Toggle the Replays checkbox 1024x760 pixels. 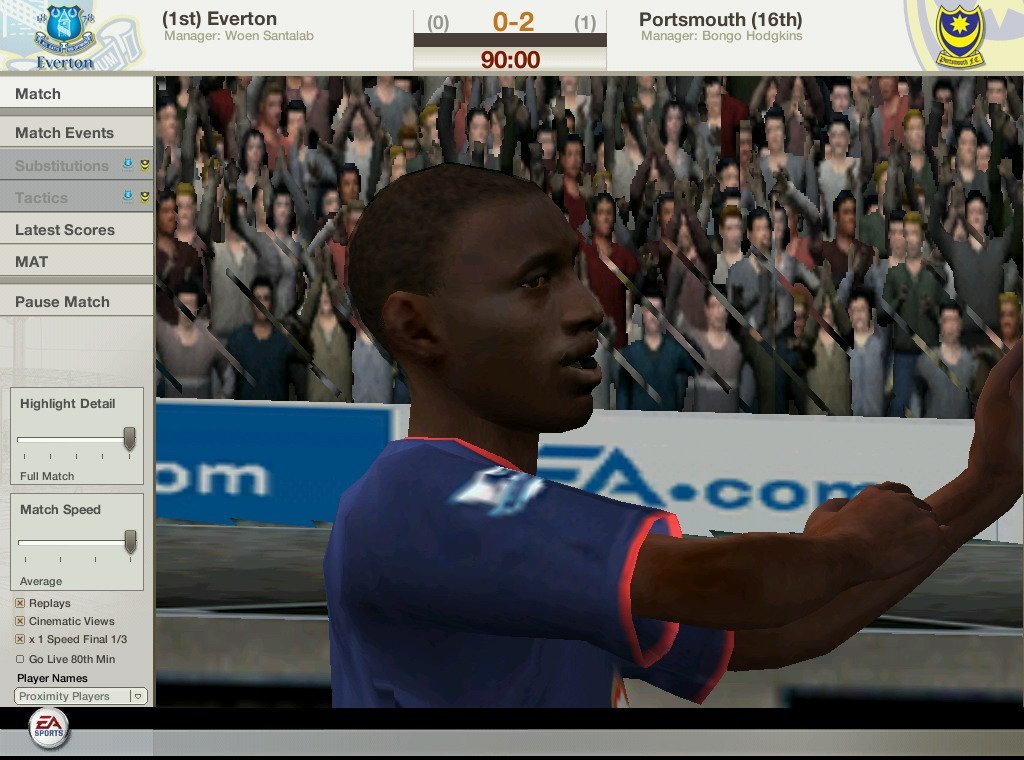click(x=20, y=604)
